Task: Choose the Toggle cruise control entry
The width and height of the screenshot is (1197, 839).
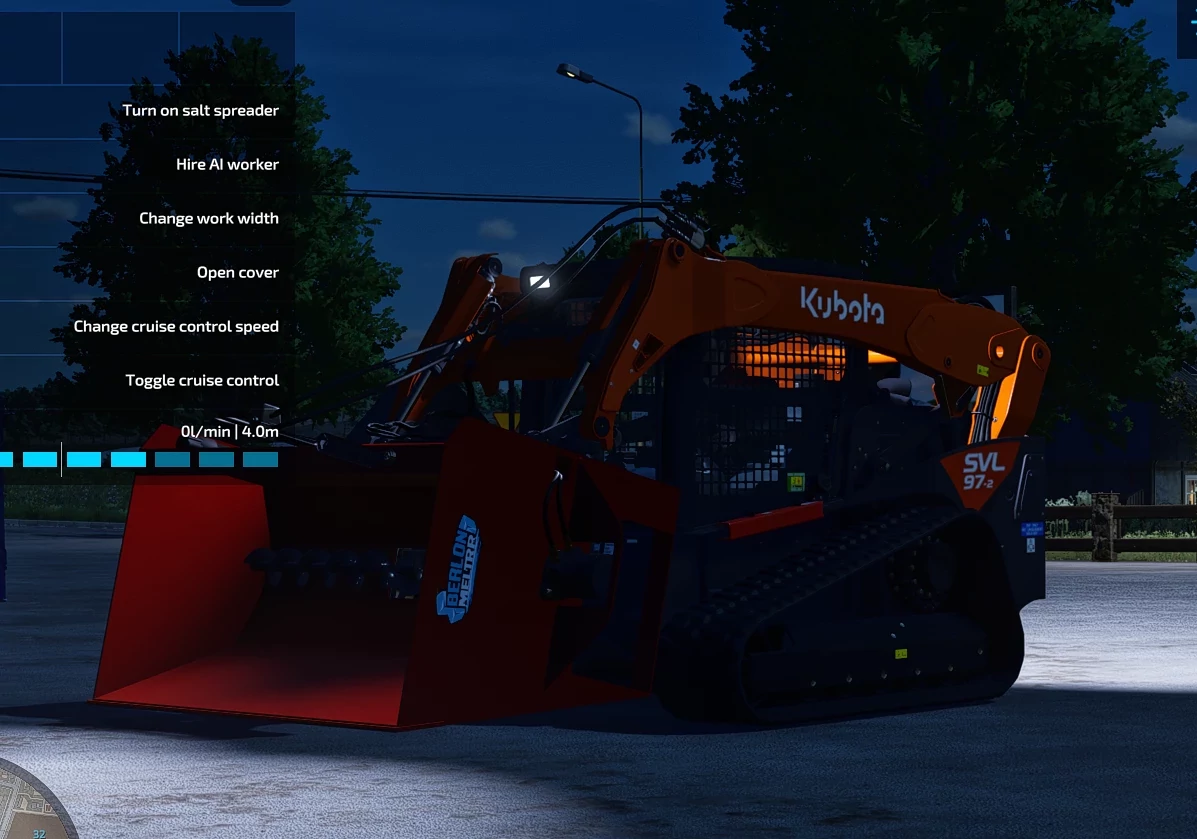Action: 202,381
